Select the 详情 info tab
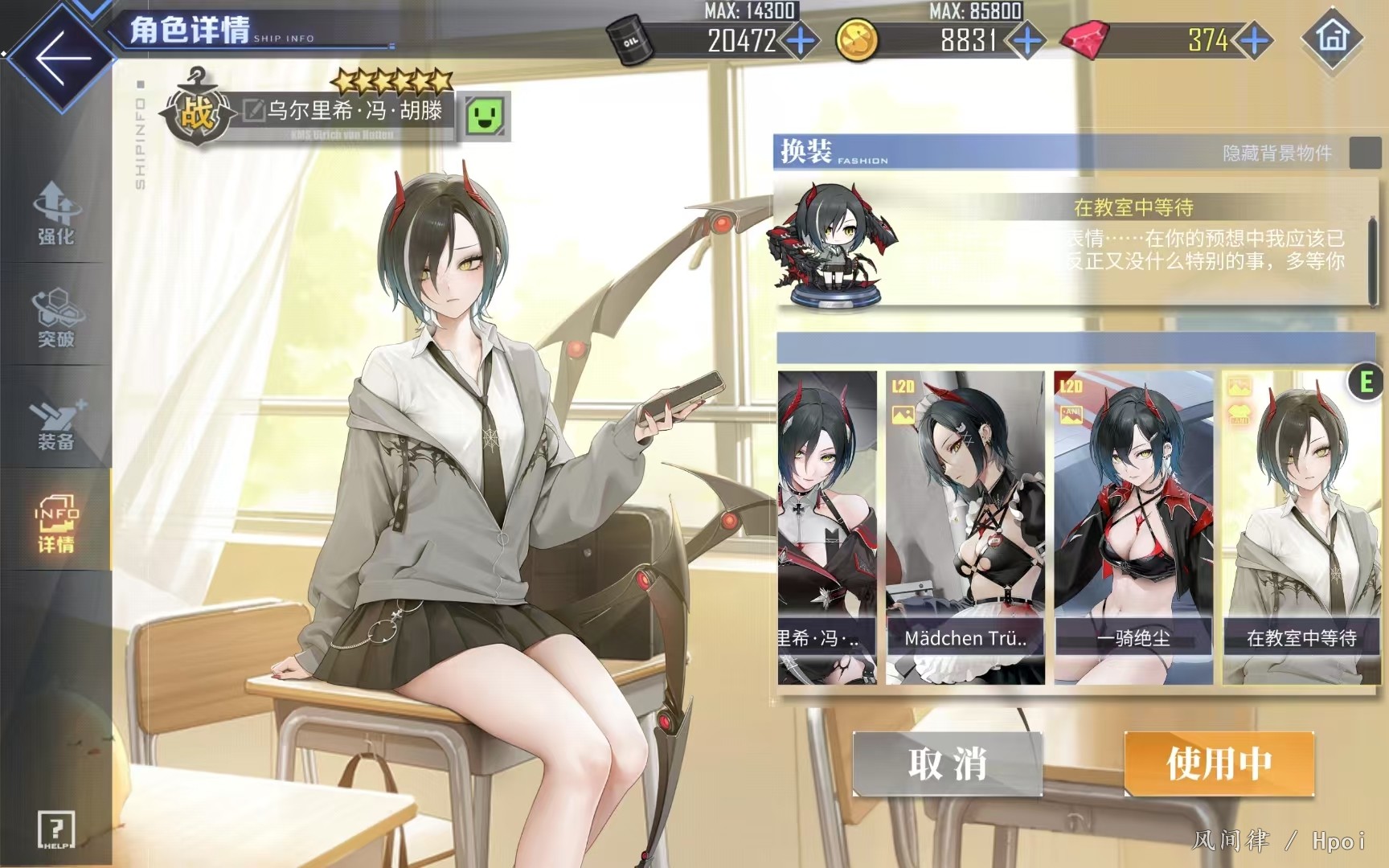 55,524
